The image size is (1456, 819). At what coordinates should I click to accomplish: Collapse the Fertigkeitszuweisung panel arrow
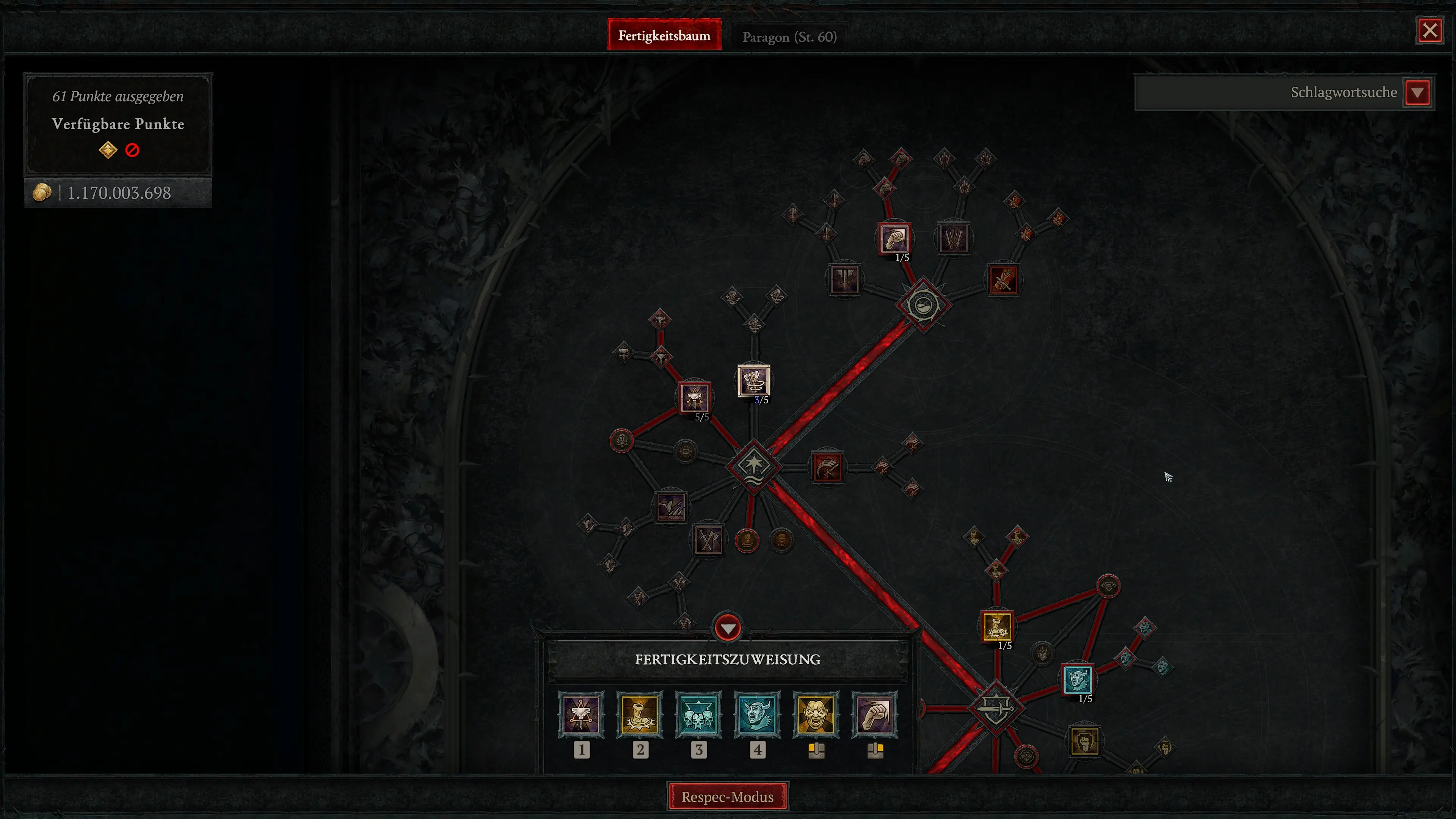pyautogui.click(x=728, y=628)
